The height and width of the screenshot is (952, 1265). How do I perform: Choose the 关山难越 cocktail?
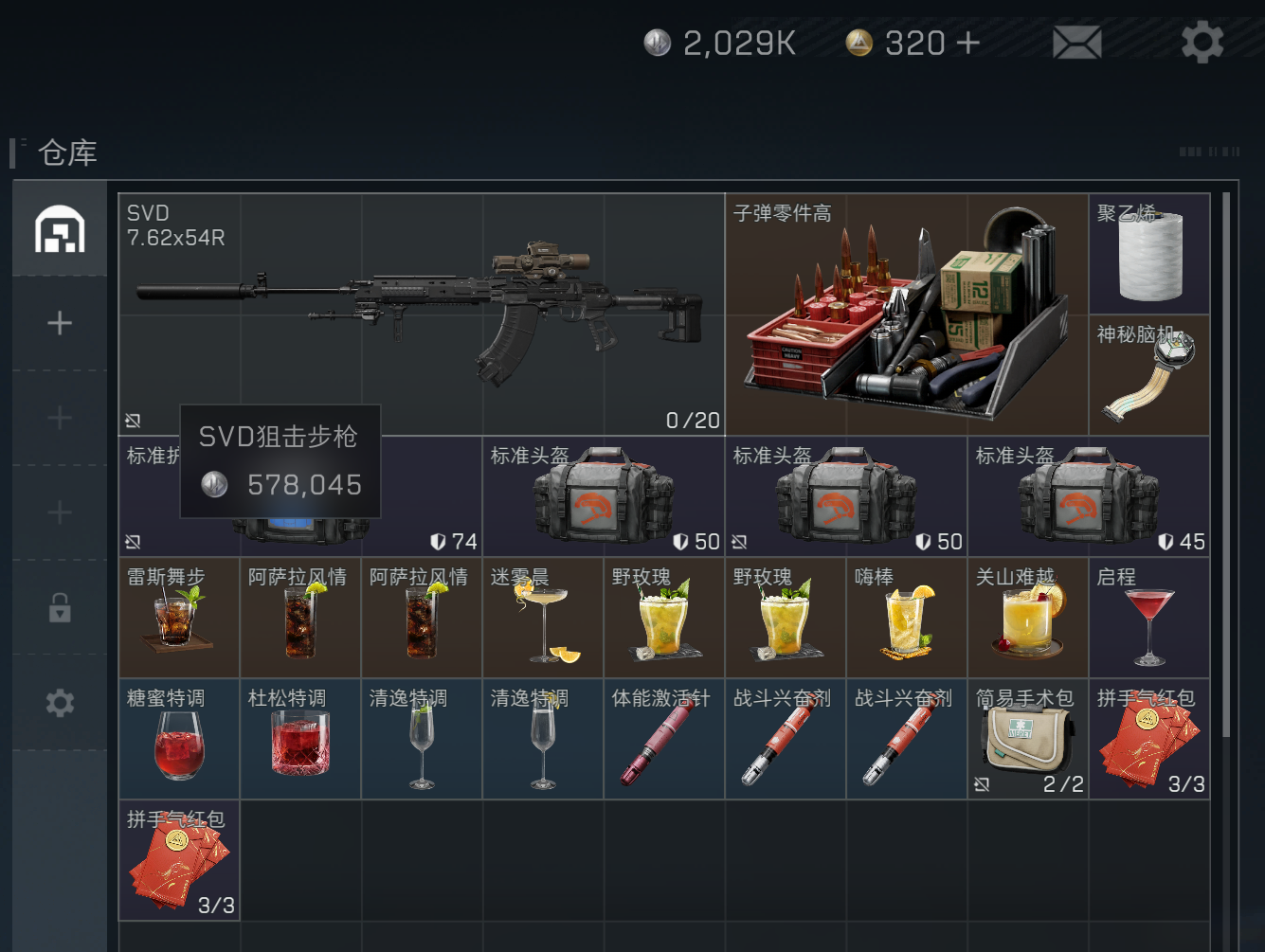coord(1028,618)
